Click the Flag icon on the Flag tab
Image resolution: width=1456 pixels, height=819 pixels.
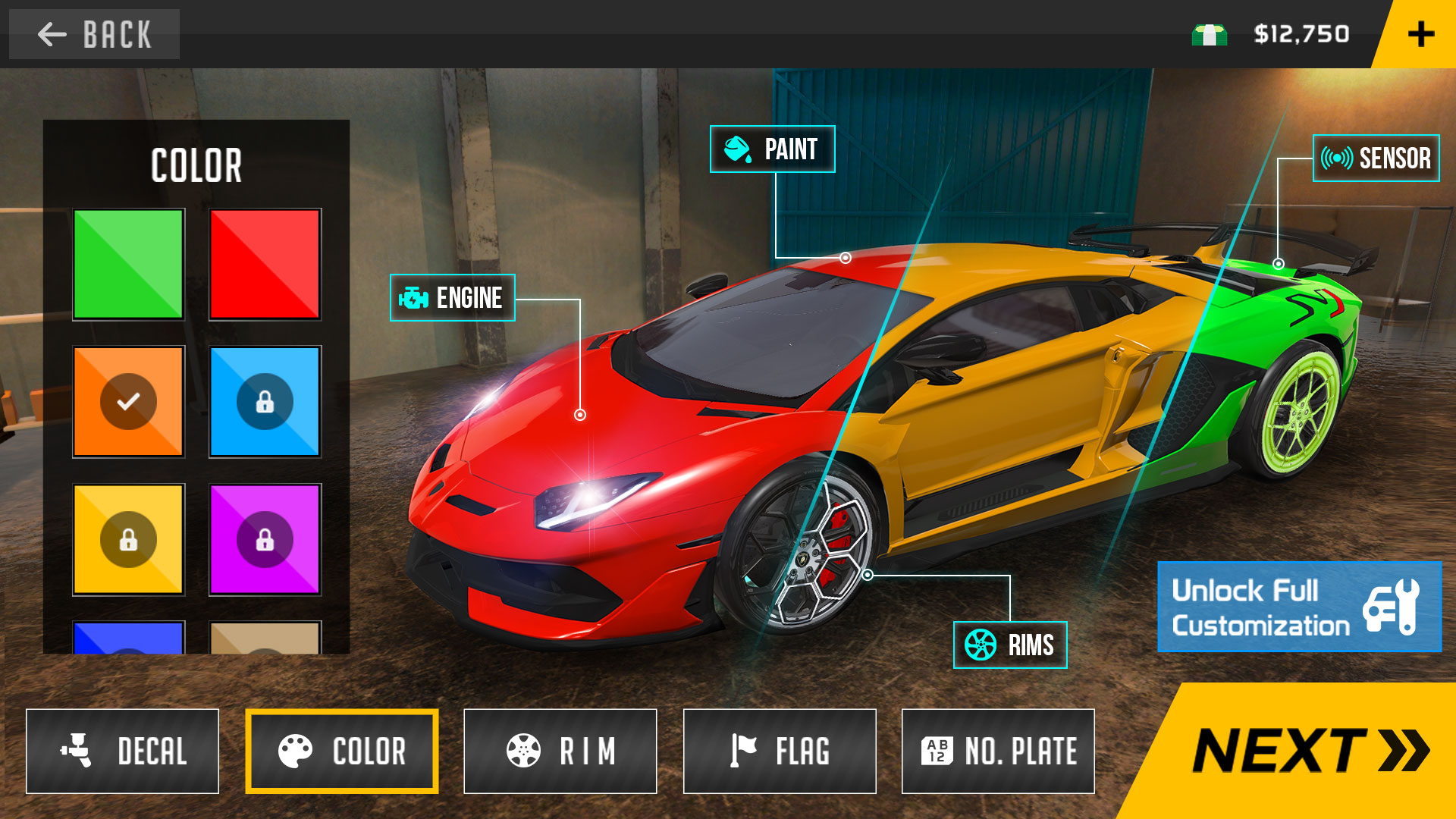(744, 751)
